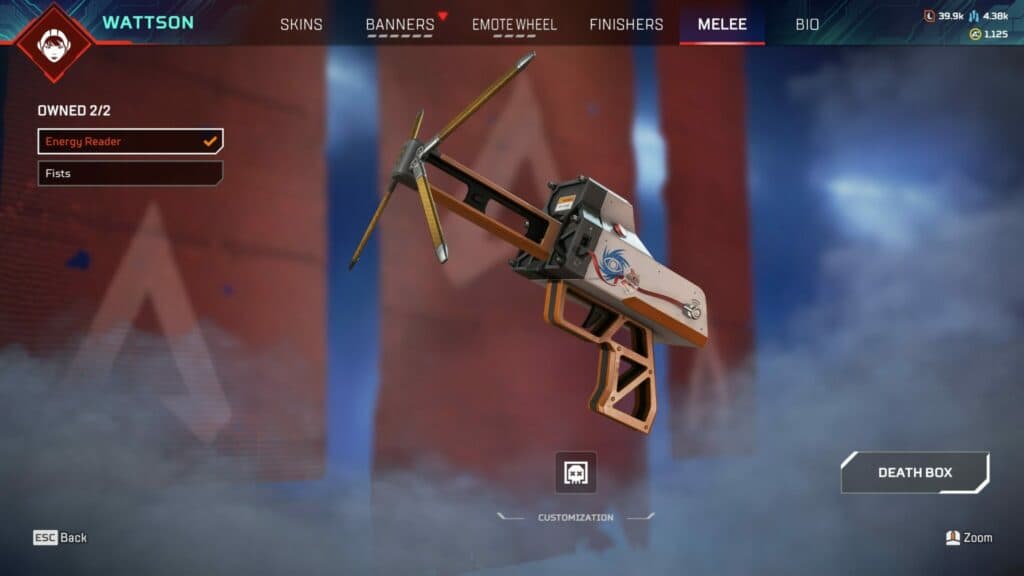This screenshot has width=1024, height=576.
Task: View Wattson's Bio tab
Action: [x=807, y=24]
